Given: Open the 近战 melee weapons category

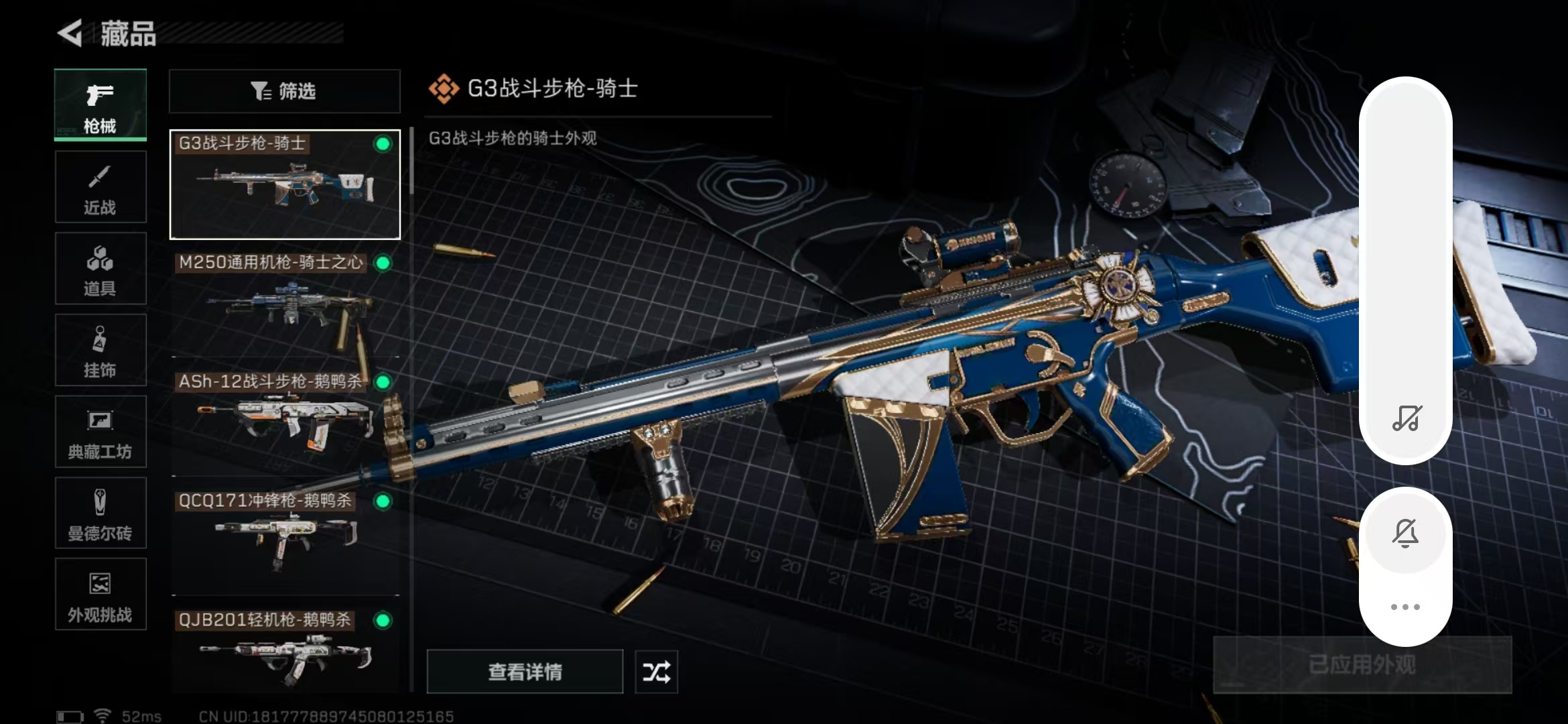Looking at the screenshot, I should 100,186.
